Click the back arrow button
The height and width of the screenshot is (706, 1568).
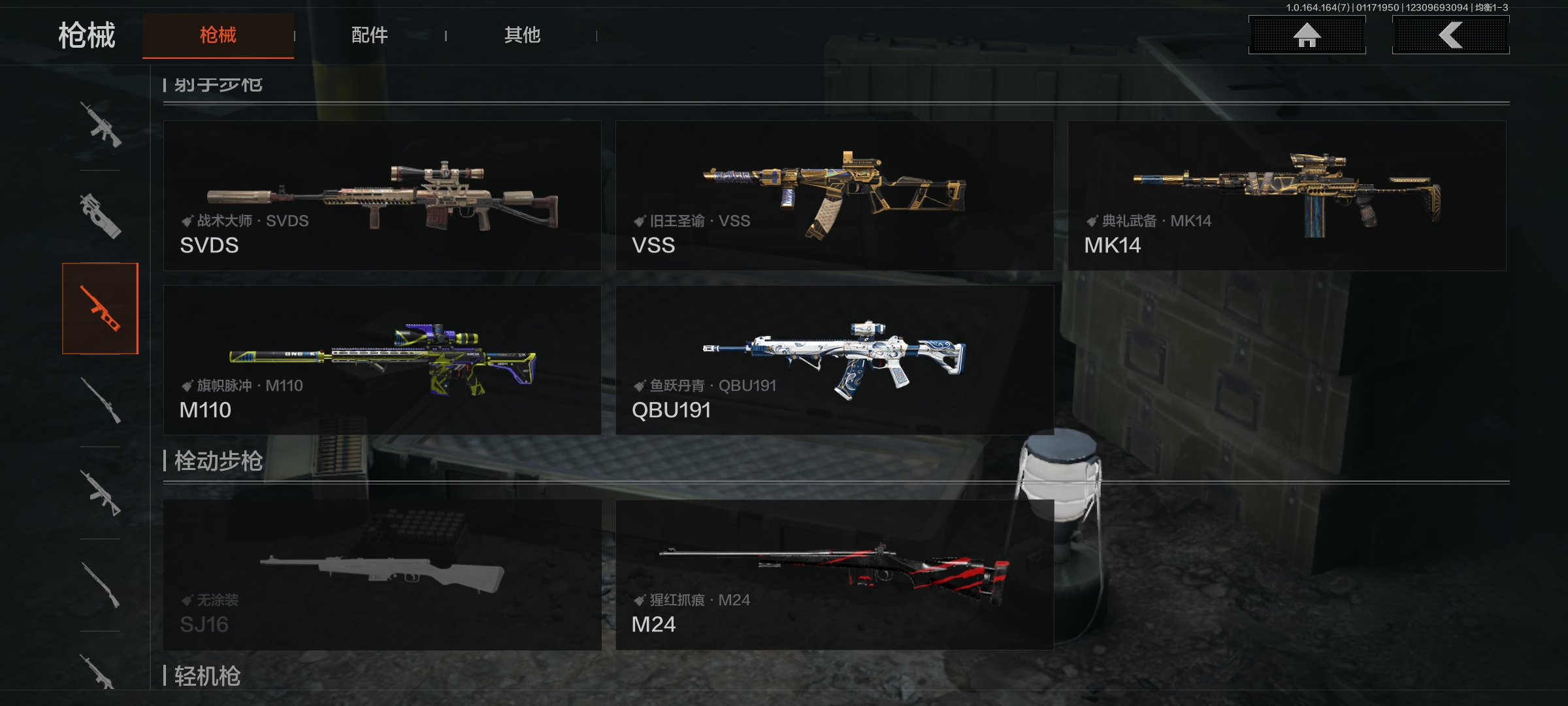coord(1450,35)
